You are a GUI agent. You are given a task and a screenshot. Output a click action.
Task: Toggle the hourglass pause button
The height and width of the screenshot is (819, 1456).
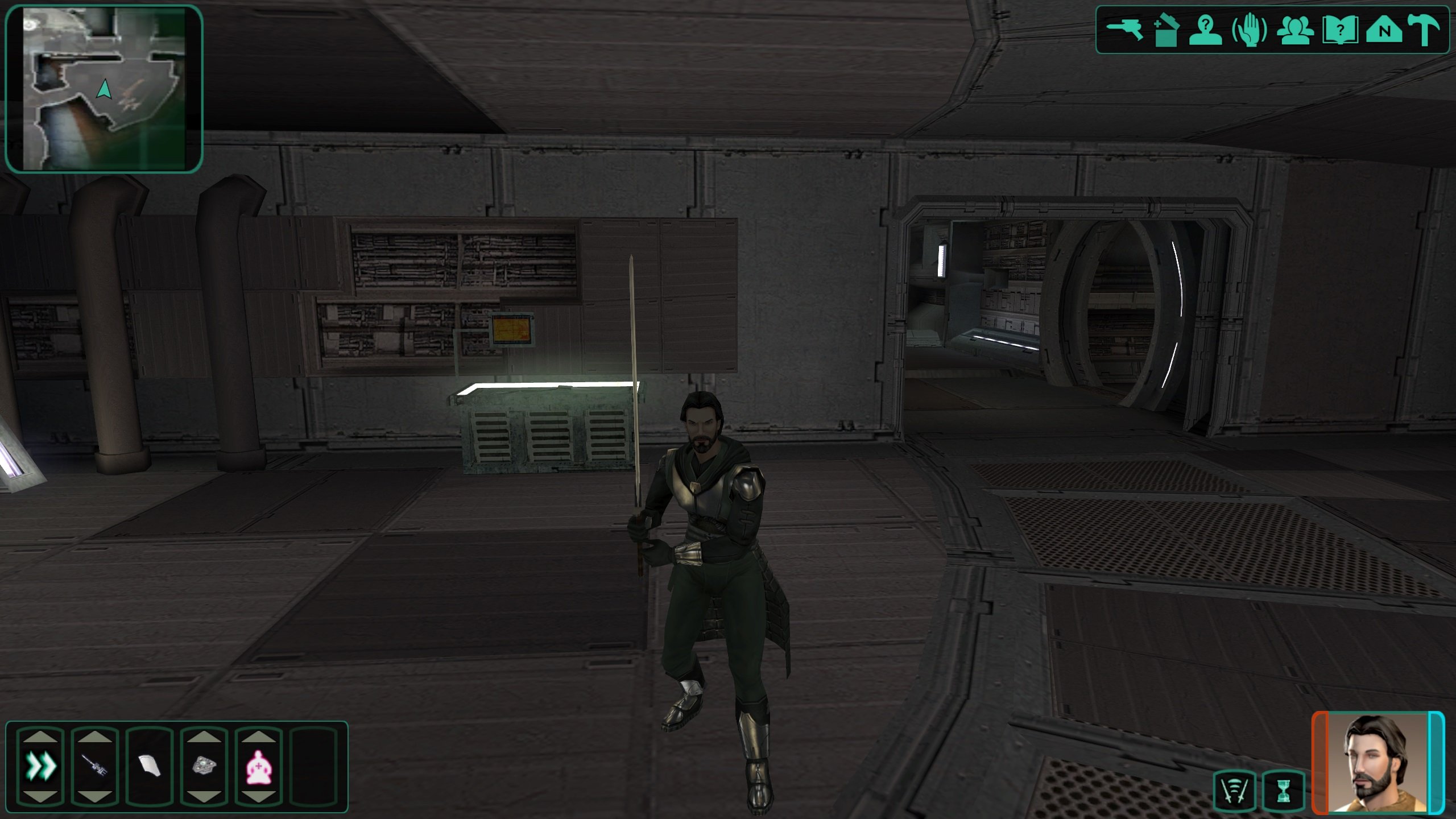point(1283,790)
